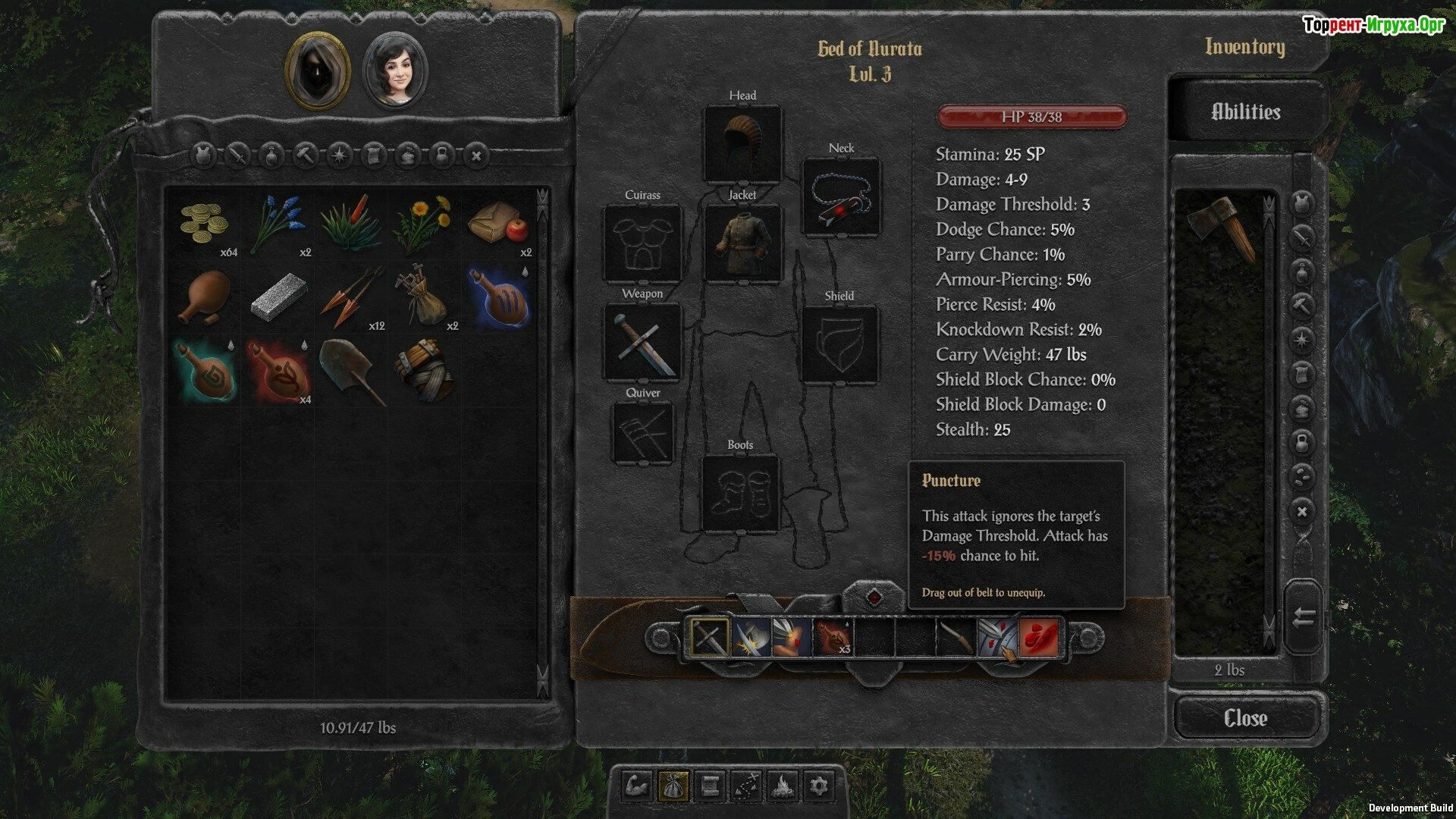1456x819 pixels.
Task: Open the settings gear in bottom toolbar
Action: point(818,786)
